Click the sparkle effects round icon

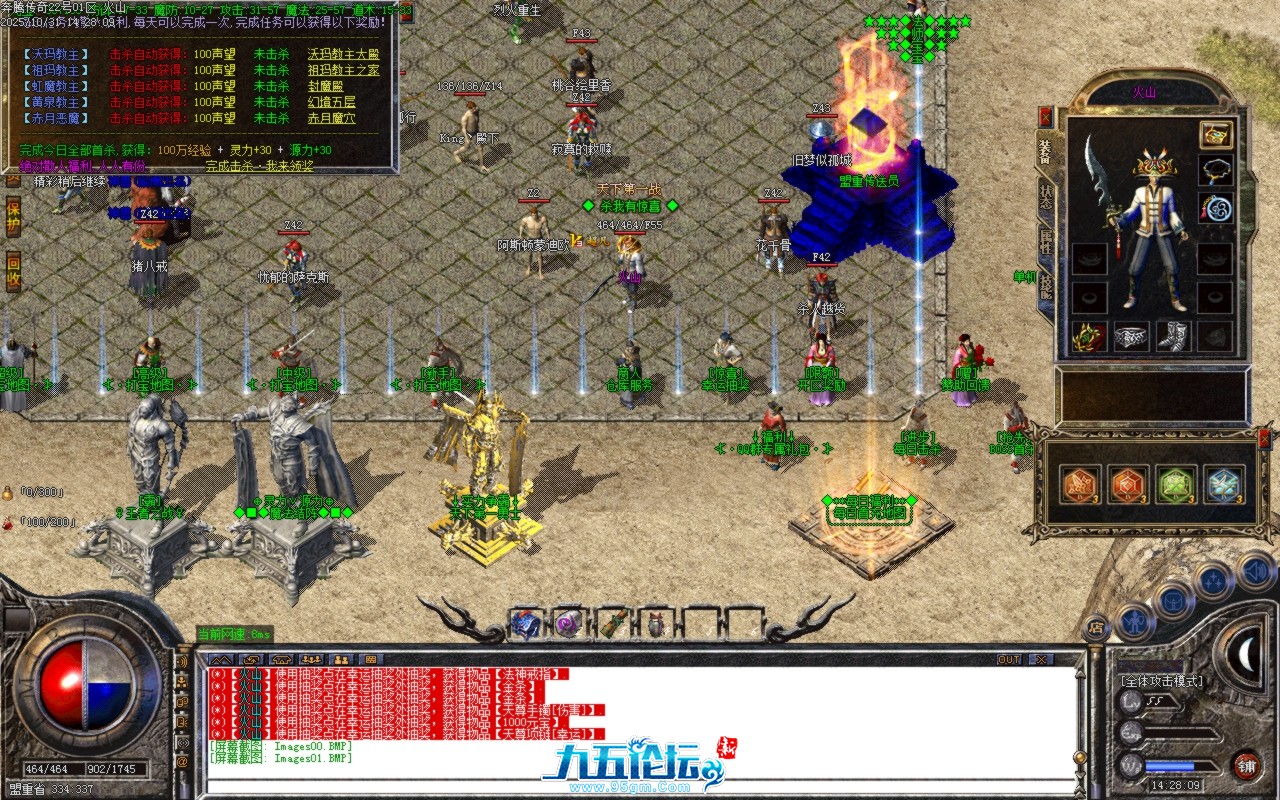point(1212,581)
